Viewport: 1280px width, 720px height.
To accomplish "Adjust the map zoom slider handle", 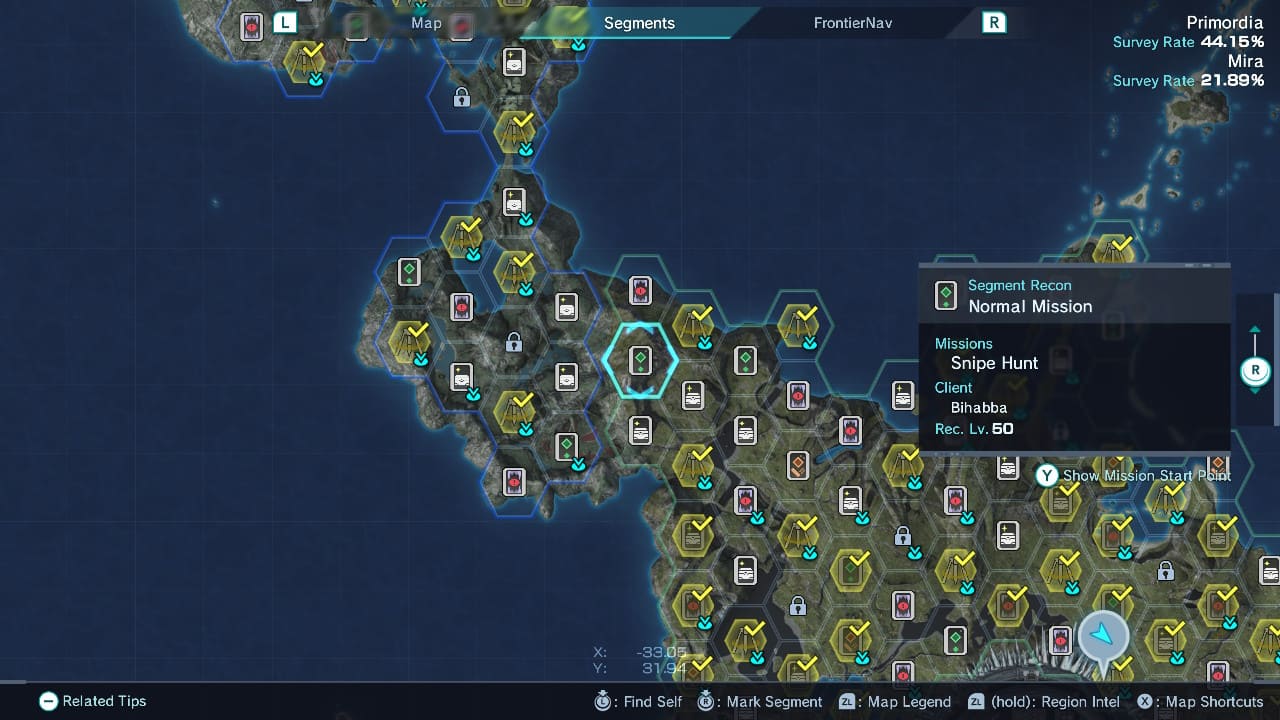I will pyautogui.click(x=1255, y=371).
